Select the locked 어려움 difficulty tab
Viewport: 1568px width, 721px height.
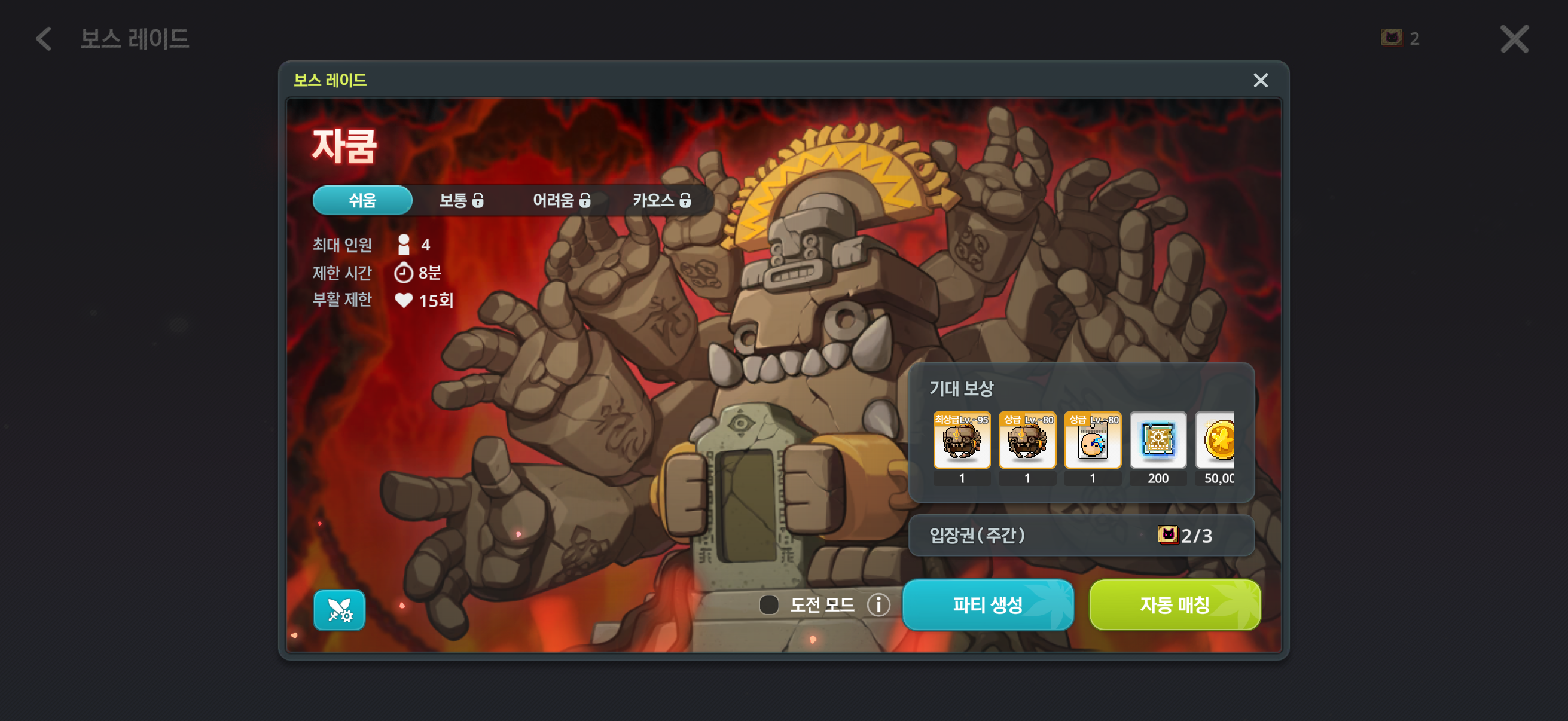point(559,200)
